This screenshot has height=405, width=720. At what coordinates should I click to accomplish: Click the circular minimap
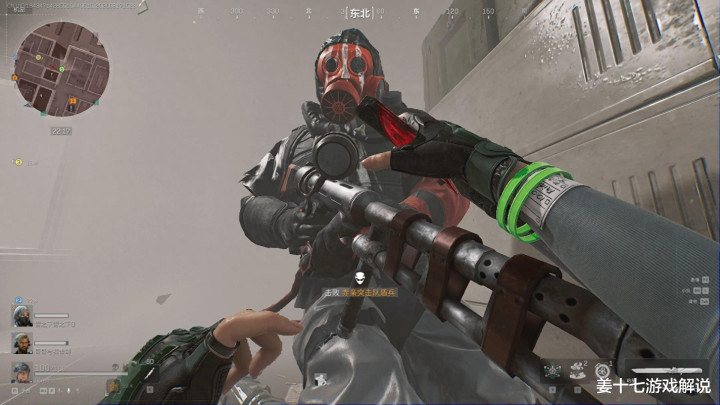(61, 70)
